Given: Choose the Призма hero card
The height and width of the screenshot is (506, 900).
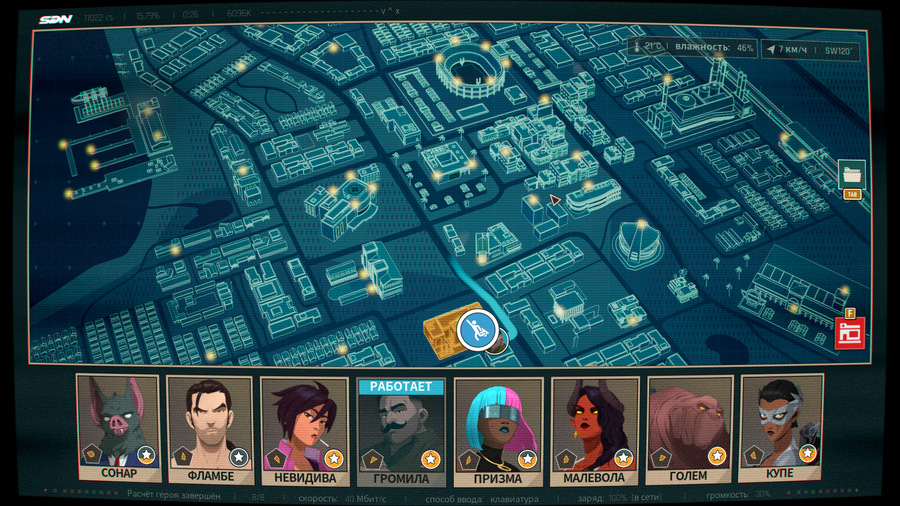Looking at the screenshot, I should [x=498, y=425].
